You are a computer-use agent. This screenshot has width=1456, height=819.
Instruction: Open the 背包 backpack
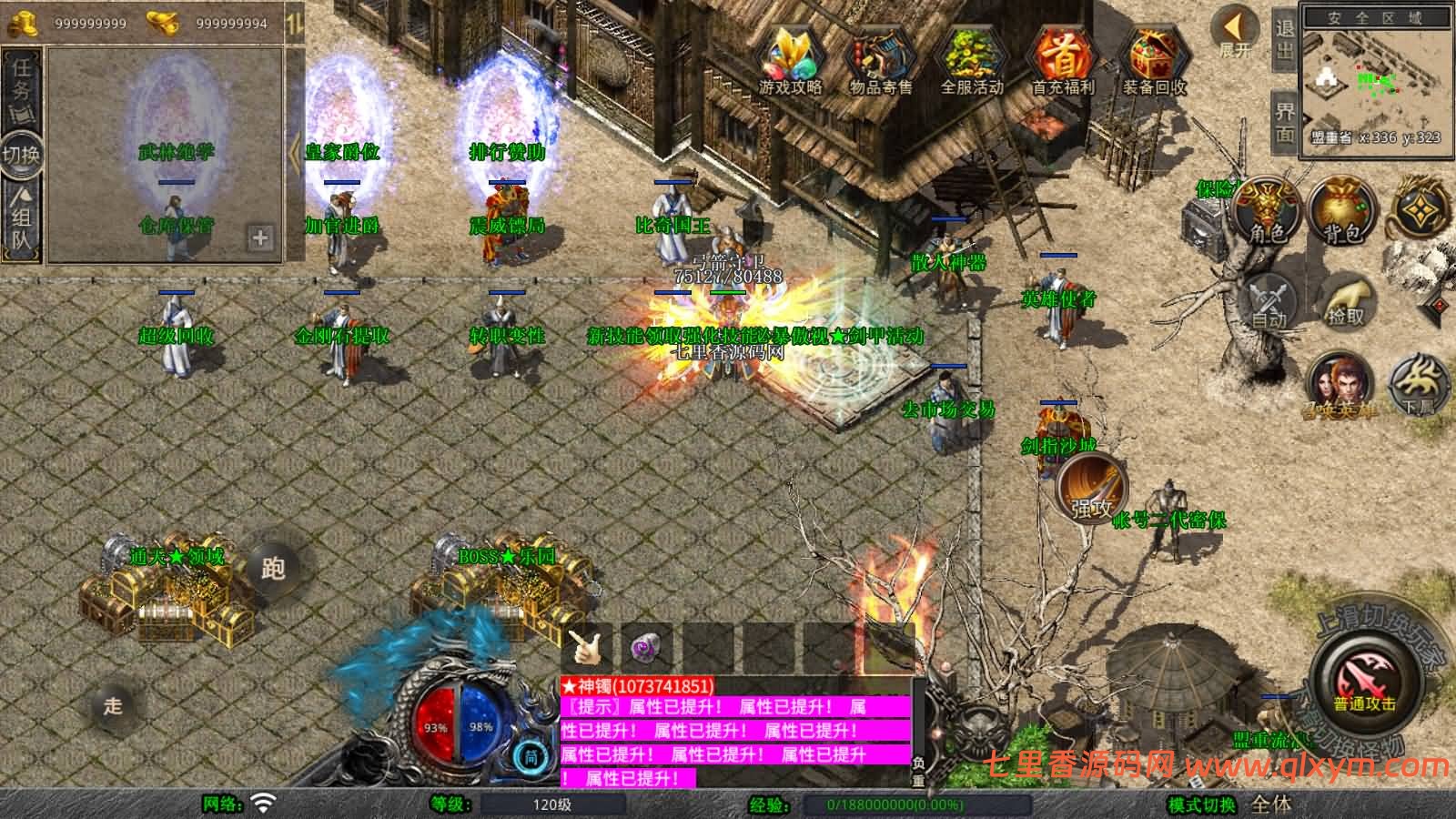point(1341,211)
